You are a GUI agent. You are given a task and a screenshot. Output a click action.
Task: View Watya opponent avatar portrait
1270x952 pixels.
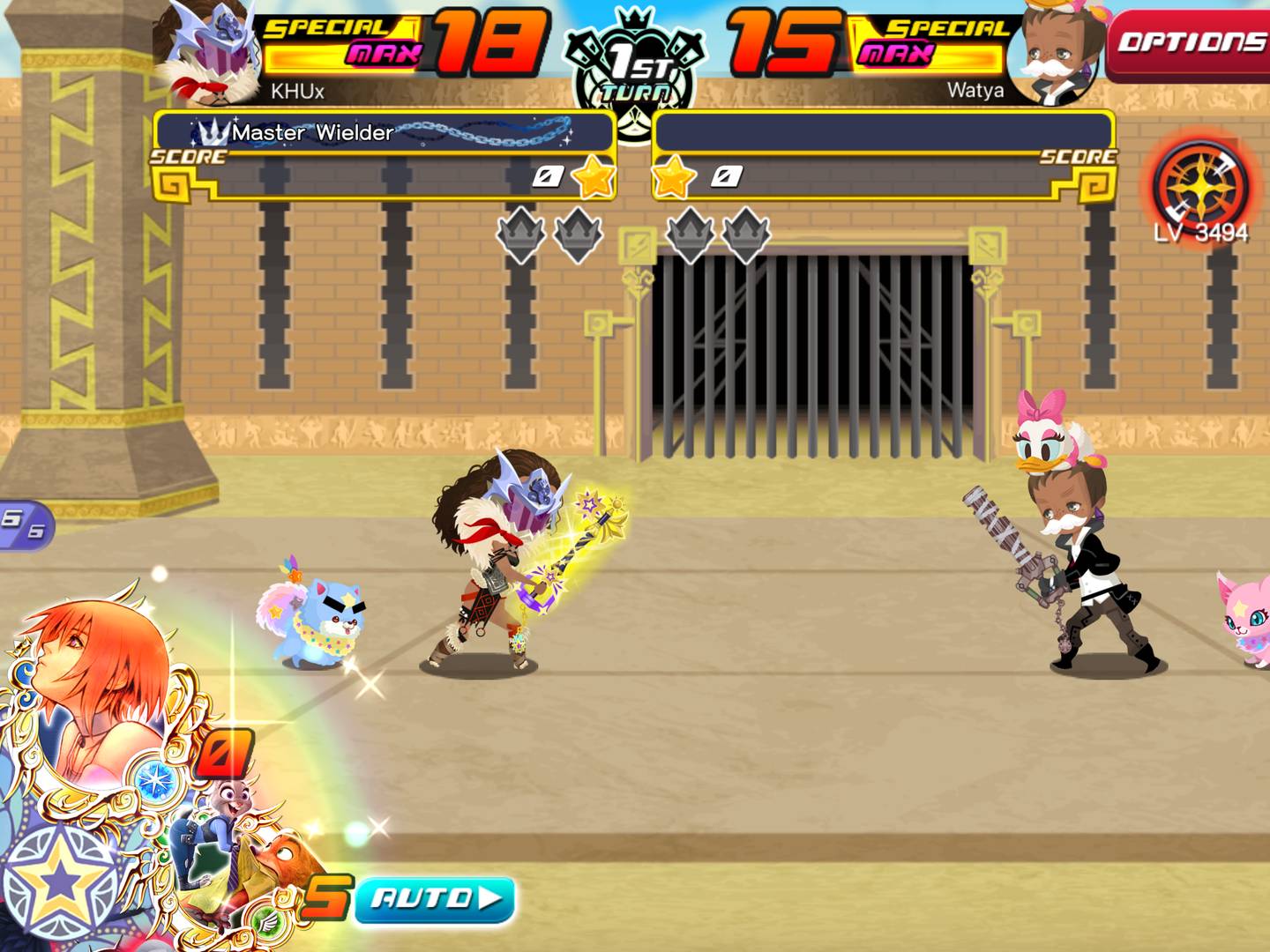tap(1057, 53)
